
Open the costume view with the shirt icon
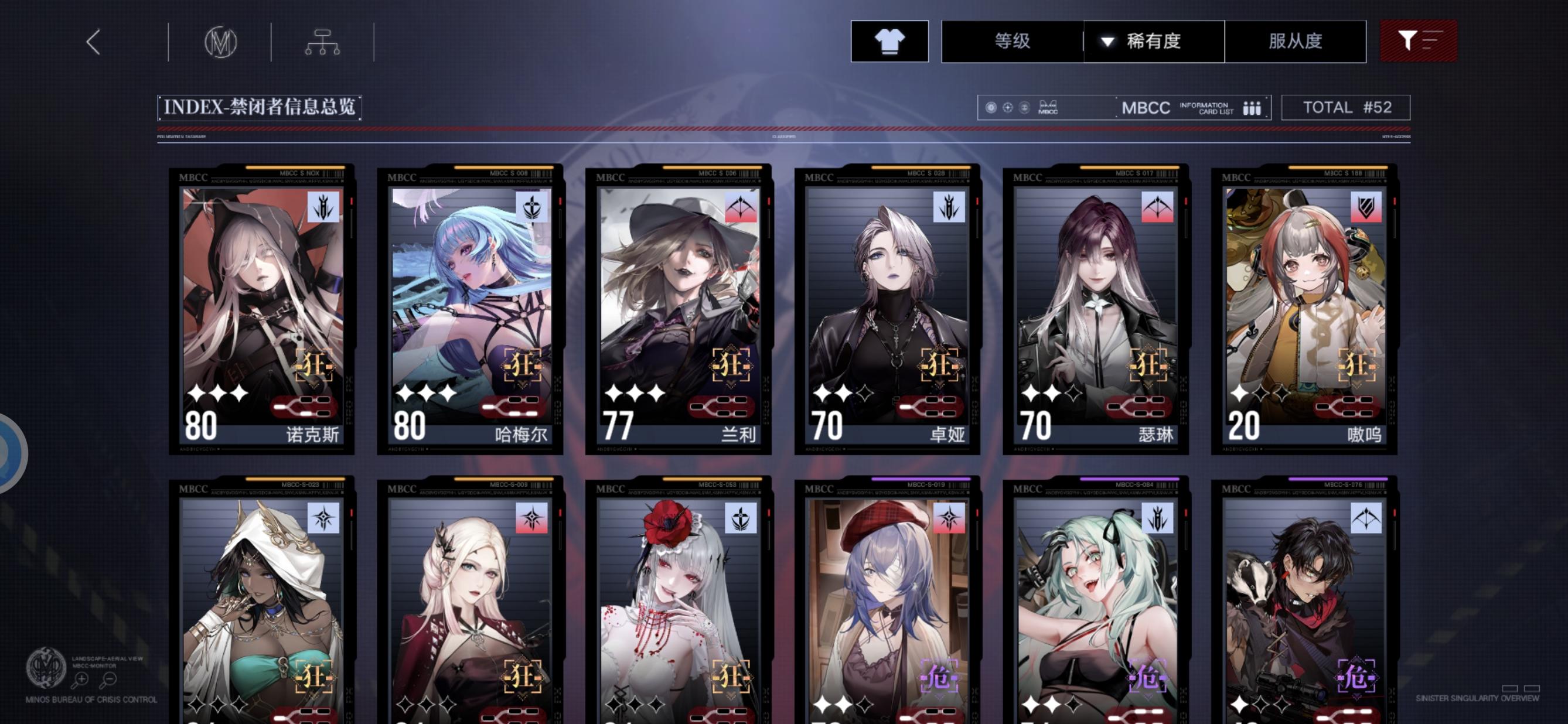[x=889, y=42]
